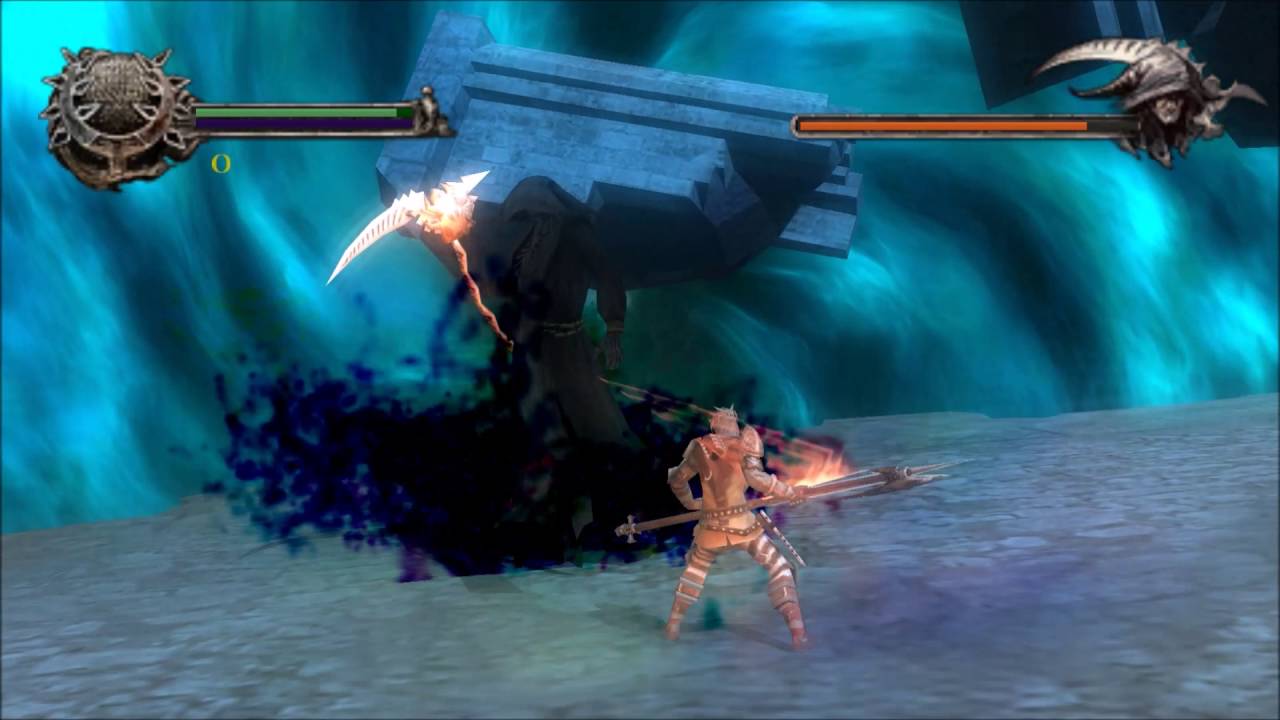Click the round spiked player emblem
The width and height of the screenshot is (1280, 720).
point(118,117)
